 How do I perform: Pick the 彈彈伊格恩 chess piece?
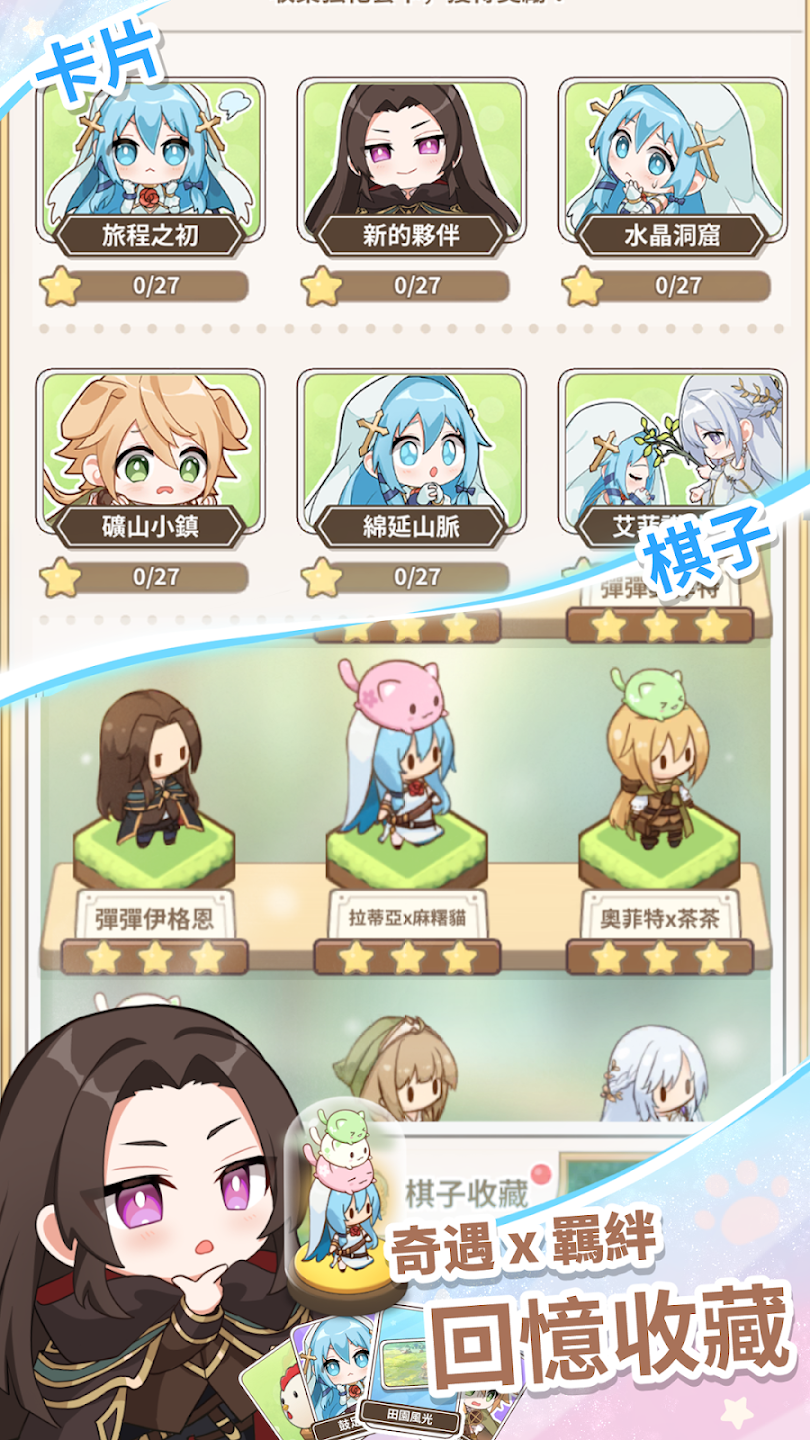coord(153,800)
